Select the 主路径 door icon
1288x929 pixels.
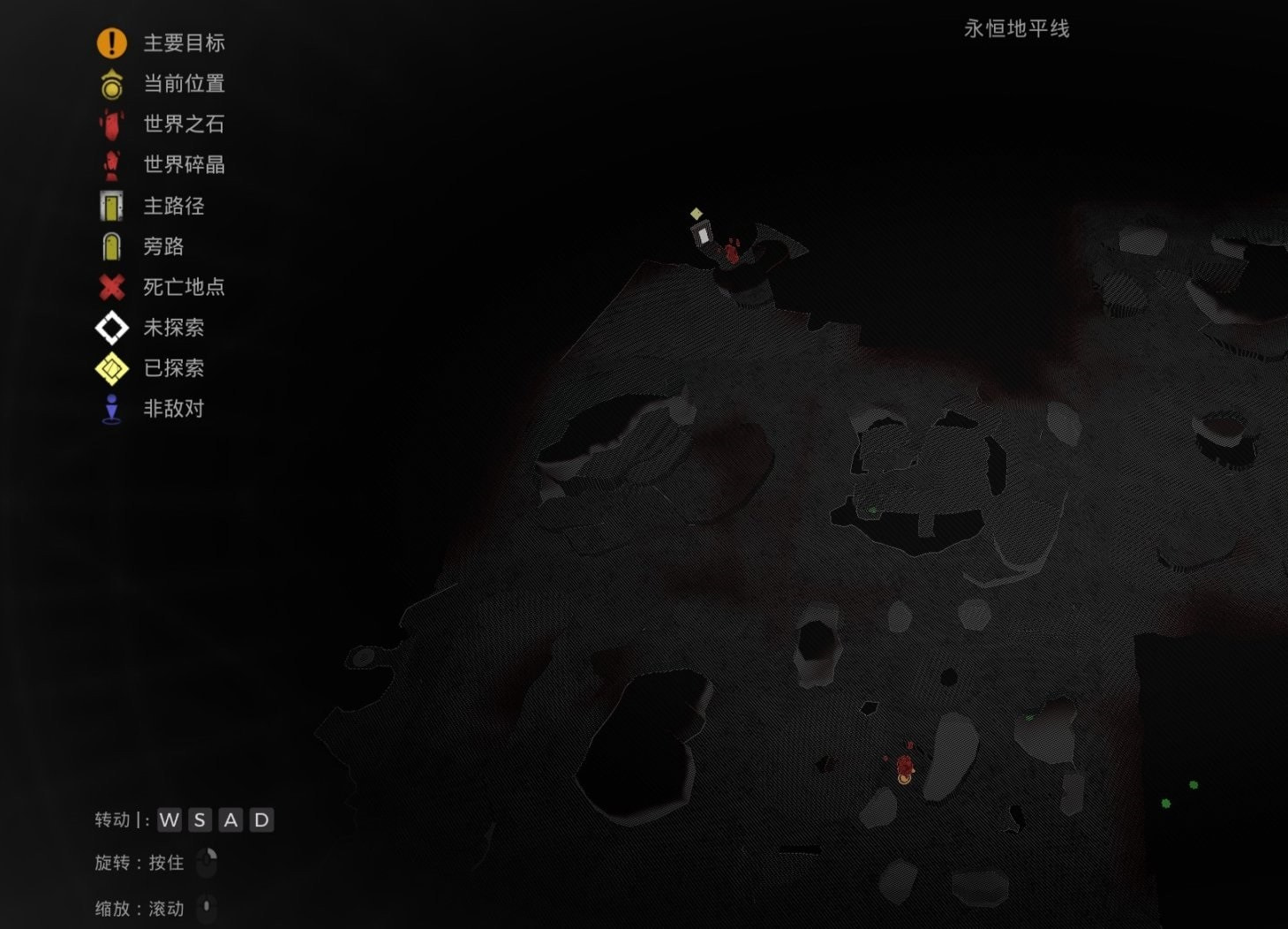(111, 206)
